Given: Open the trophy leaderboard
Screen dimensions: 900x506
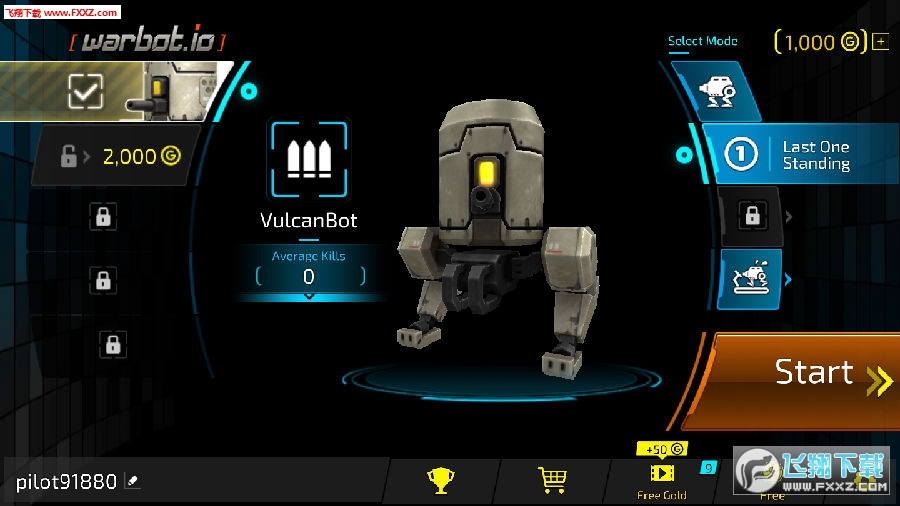Looking at the screenshot, I should tap(440, 481).
